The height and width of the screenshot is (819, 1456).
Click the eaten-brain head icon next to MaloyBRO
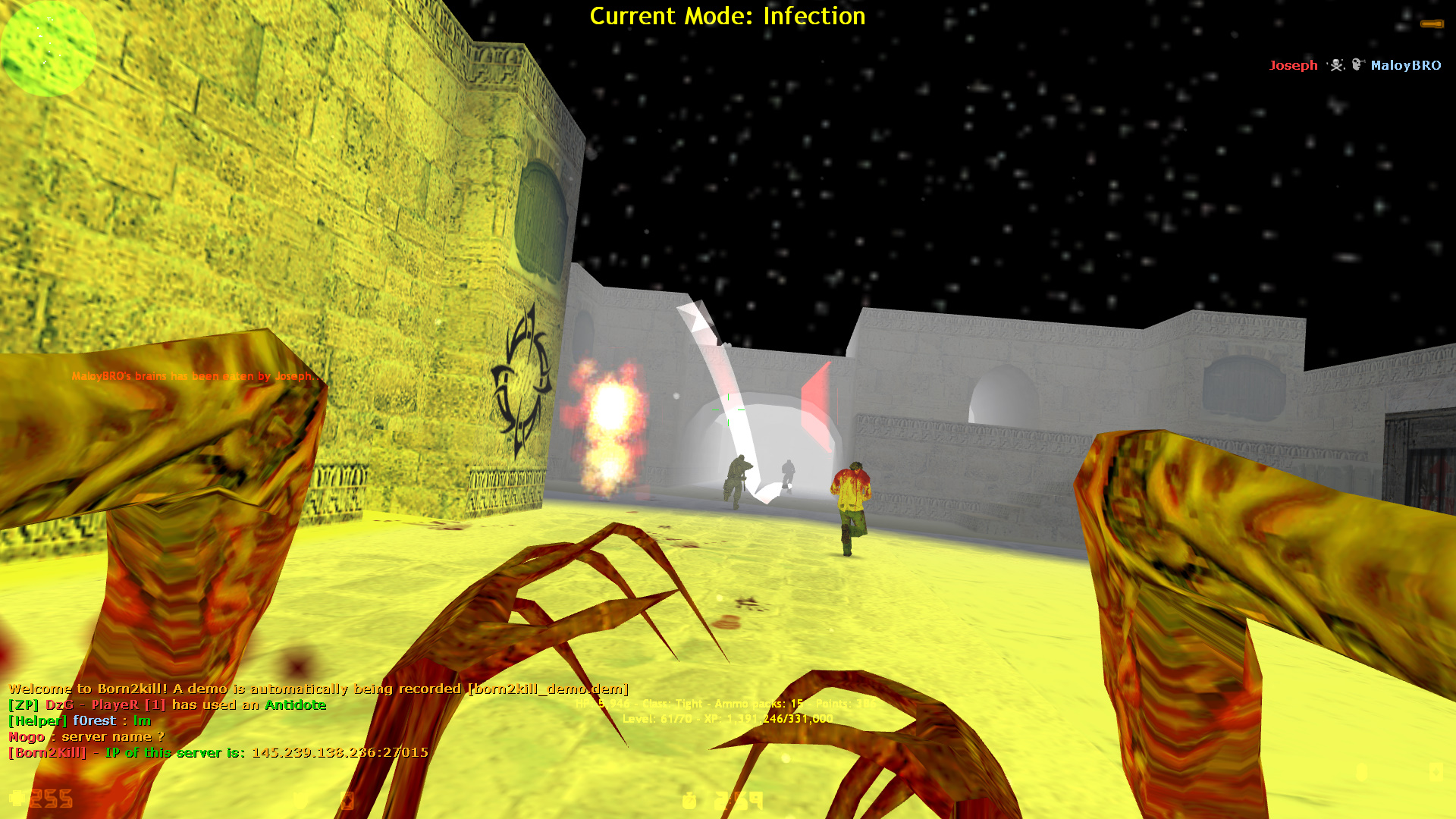pos(1356,64)
